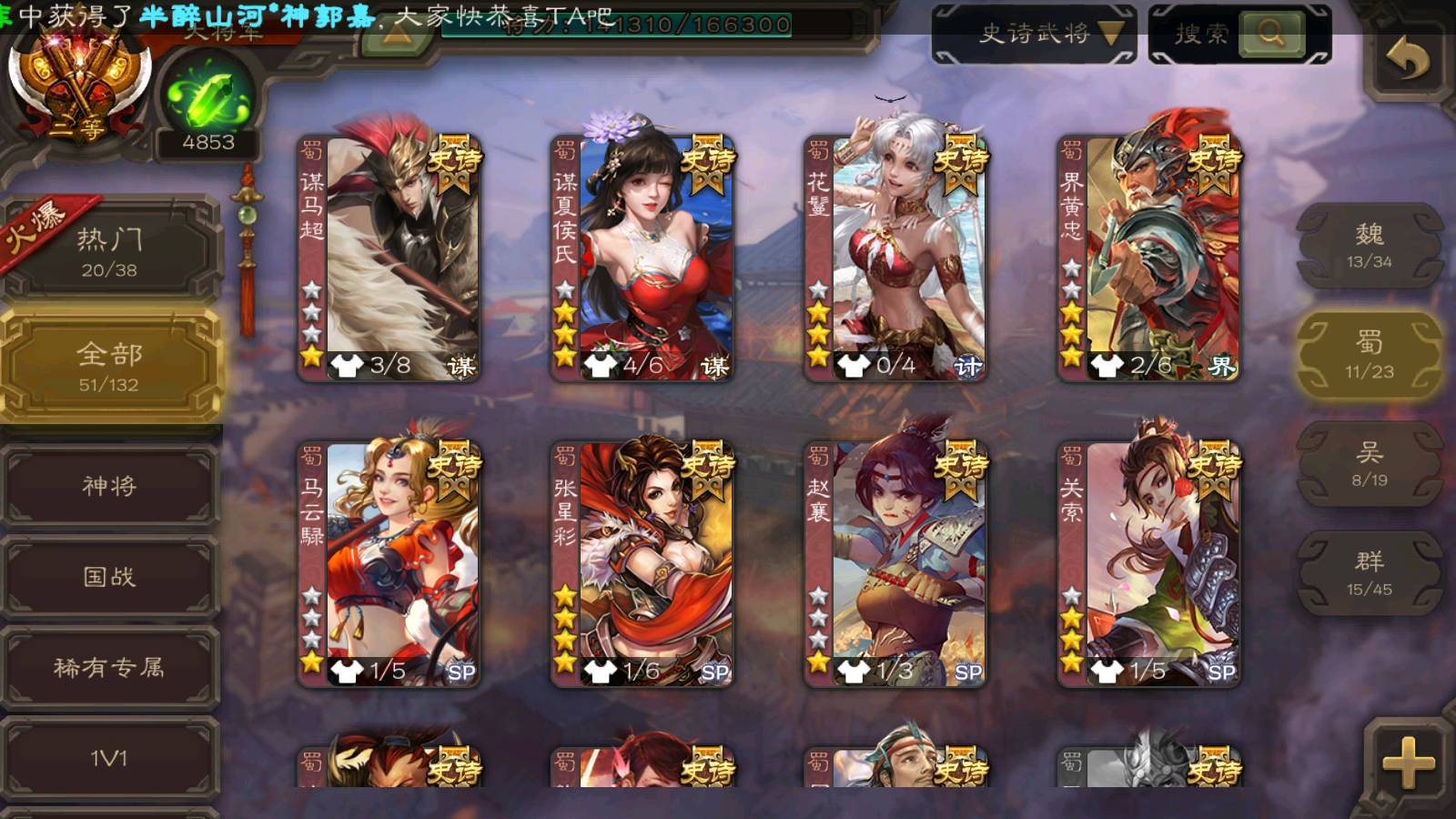Click the 搜索 search button
Viewport: 1456px width, 819px height.
(x=1270, y=35)
